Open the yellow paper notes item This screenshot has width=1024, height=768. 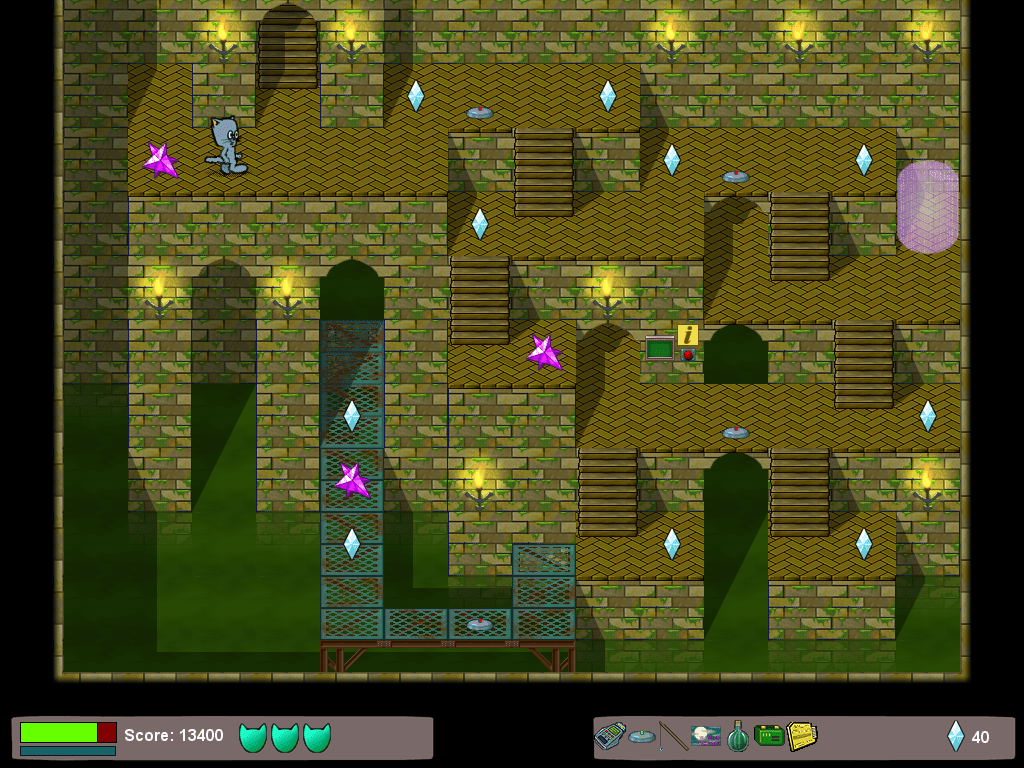point(801,737)
